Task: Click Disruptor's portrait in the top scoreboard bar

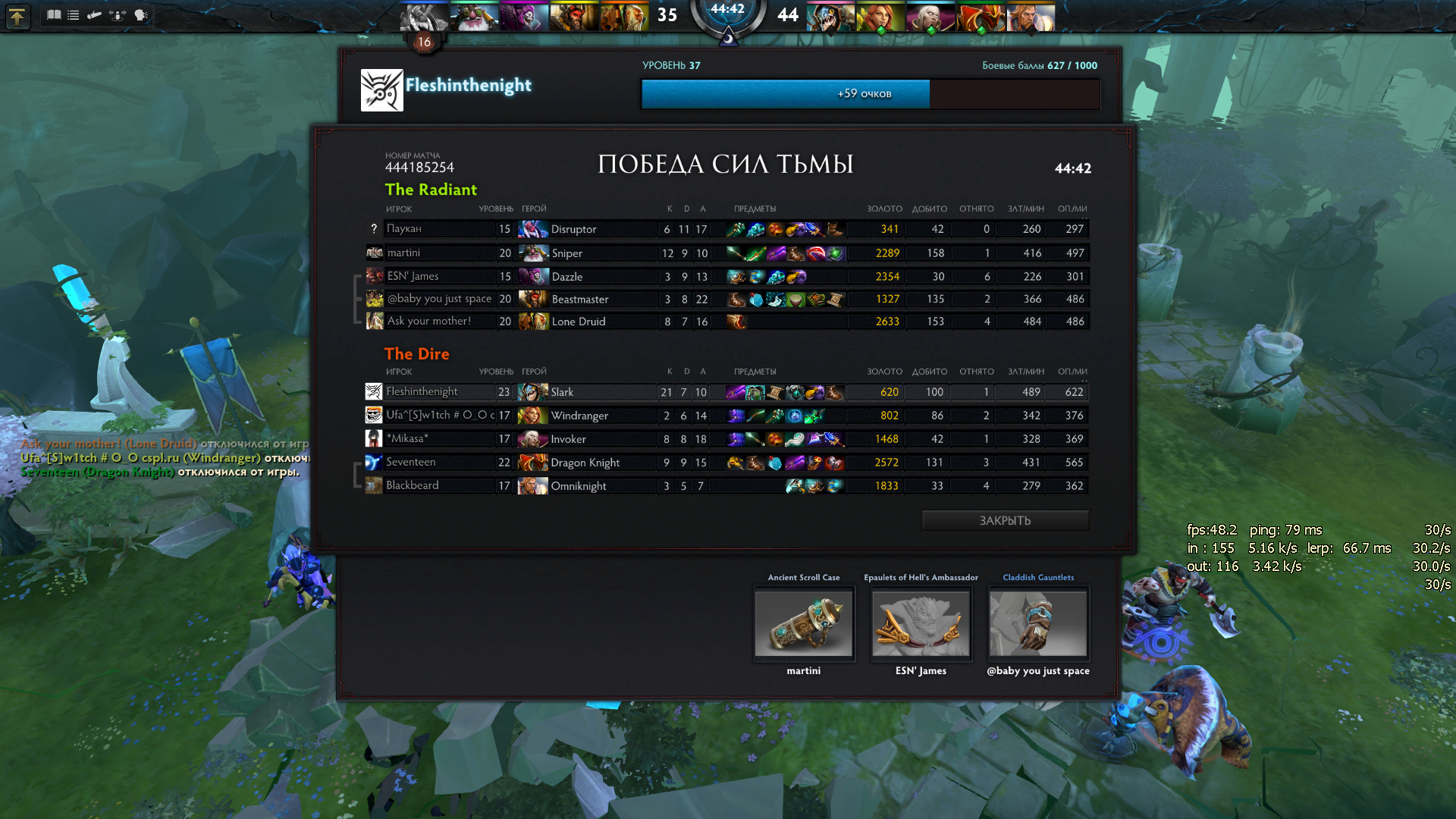Action: click(423, 17)
